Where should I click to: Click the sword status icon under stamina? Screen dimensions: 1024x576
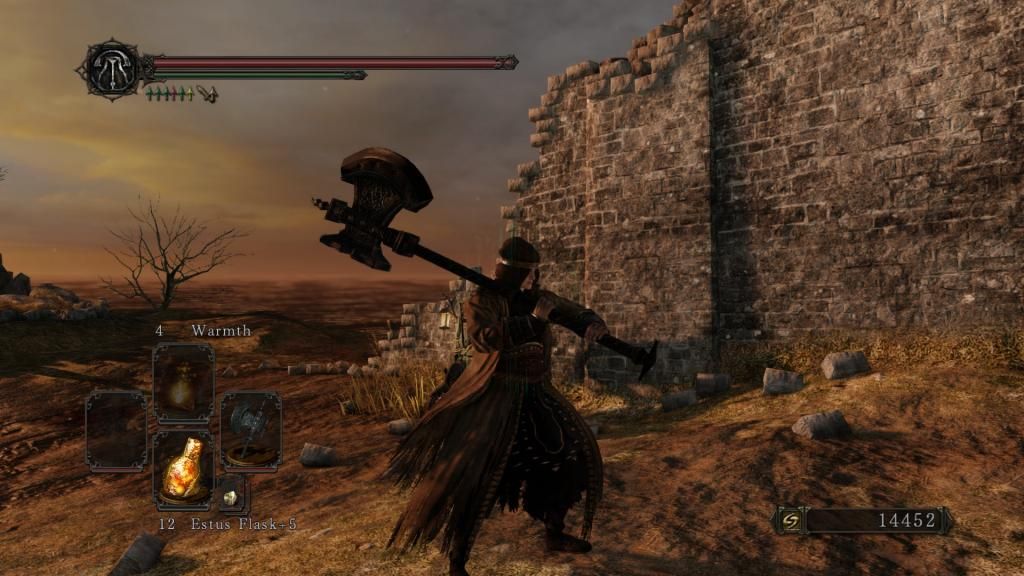pyautogui.click(x=208, y=93)
